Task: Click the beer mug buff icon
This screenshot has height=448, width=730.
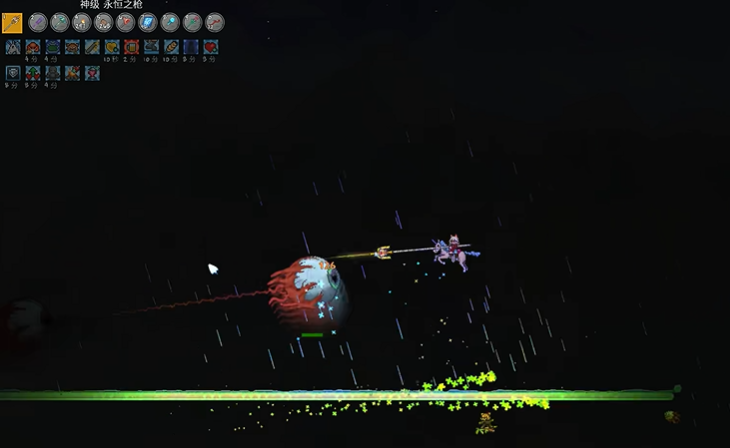Action: tap(131, 47)
